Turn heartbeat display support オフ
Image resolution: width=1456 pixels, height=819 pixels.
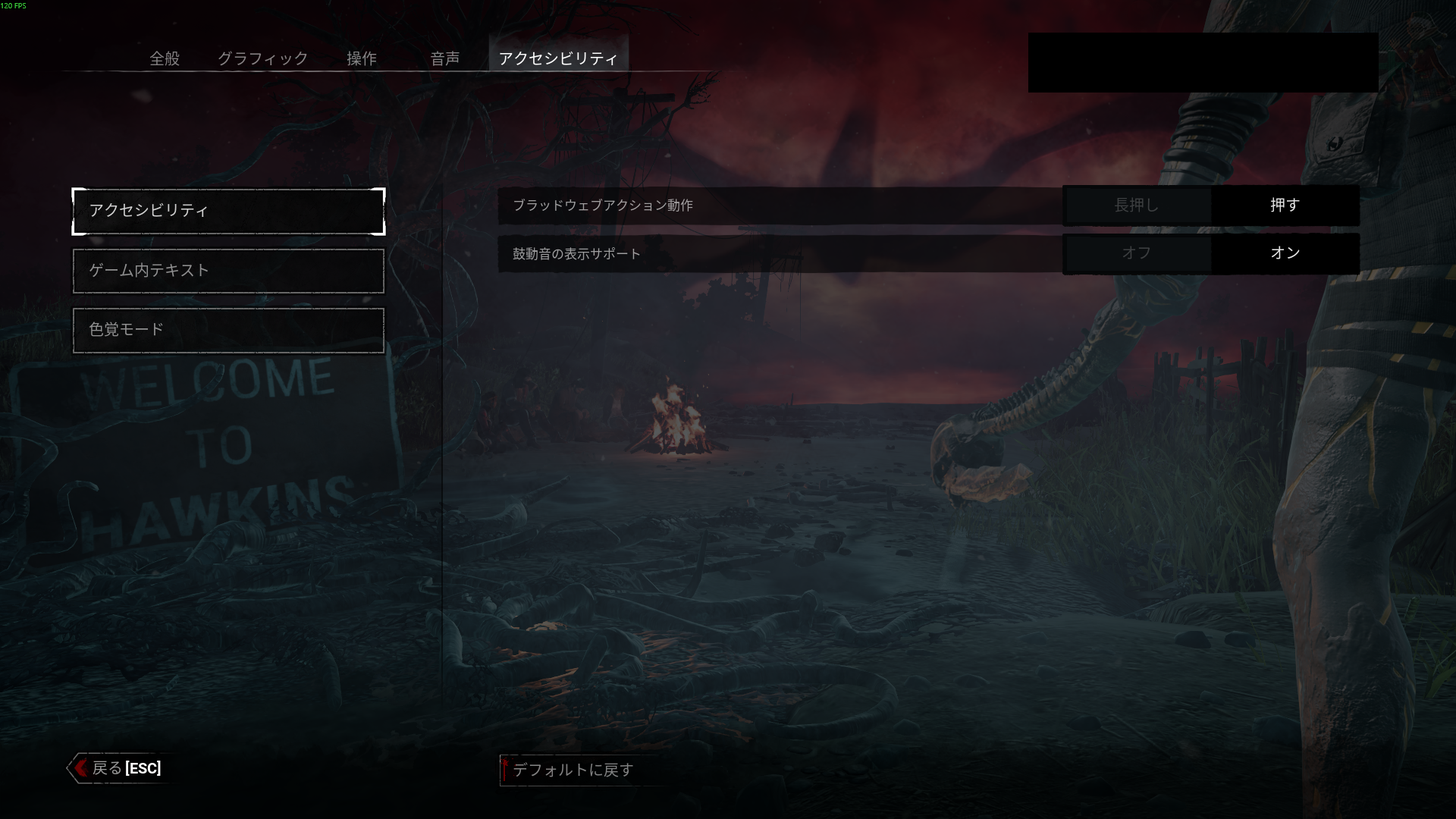tap(1136, 253)
